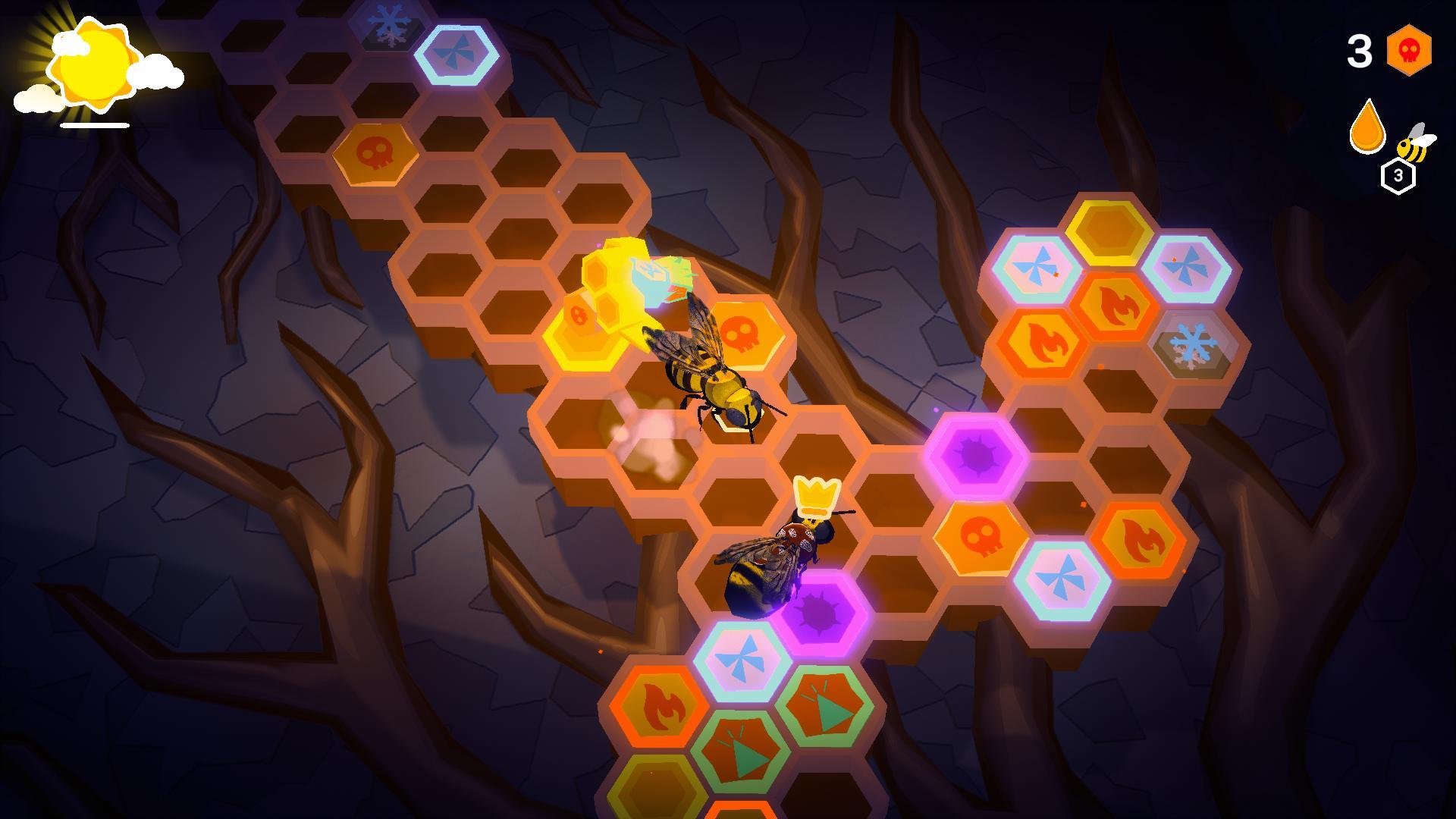The height and width of the screenshot is (819, 1456).
Task: Select the blue pinwheel hex near the top
Action: point(455,53)
